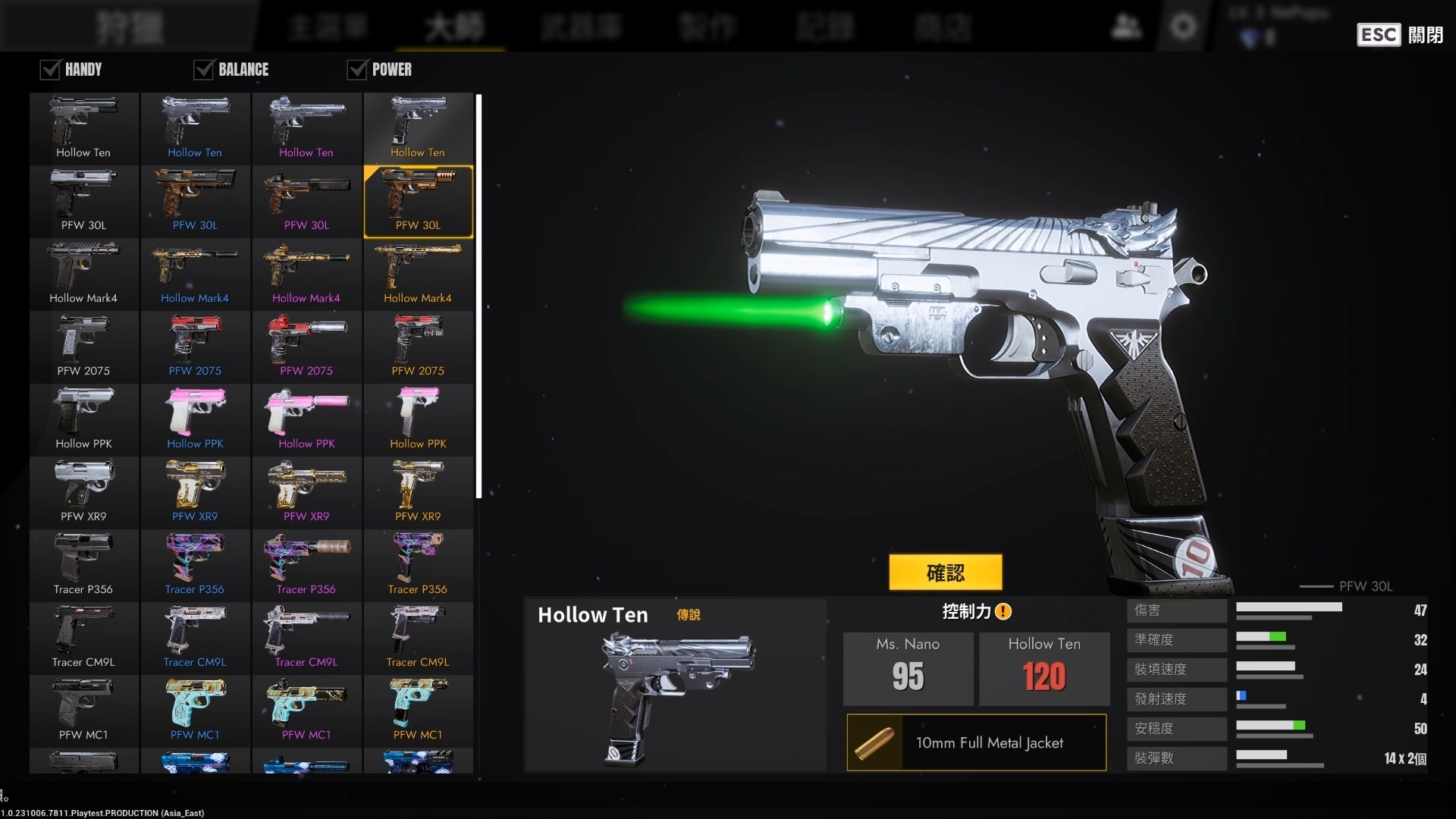This screenshot has width=1456, height=819.
Task: Confirm with the yellow 確認 button
Action: point(945,573)
